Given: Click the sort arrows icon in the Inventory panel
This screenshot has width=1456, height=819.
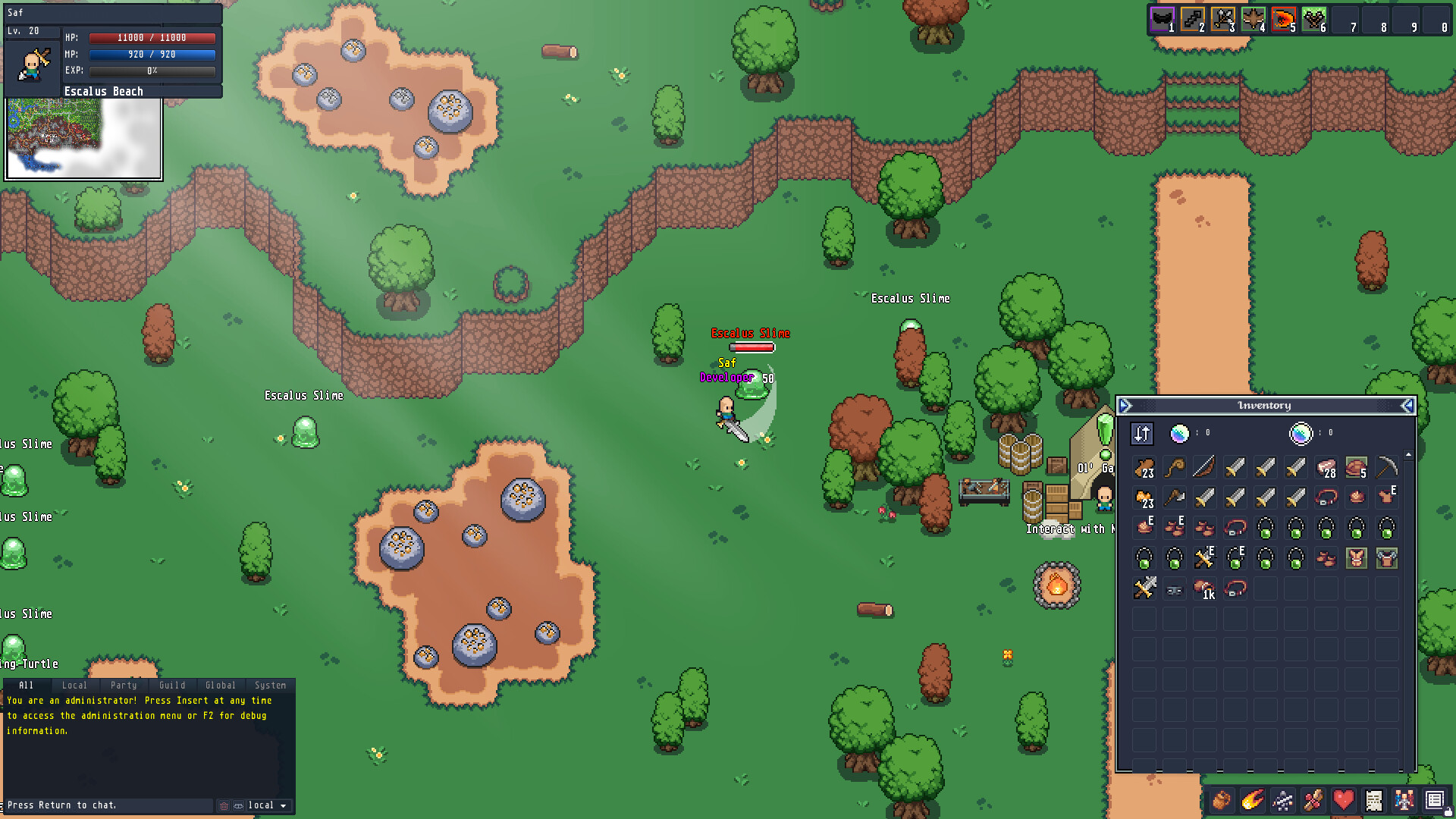Looking at the screenshot, I should point(1142,433).
